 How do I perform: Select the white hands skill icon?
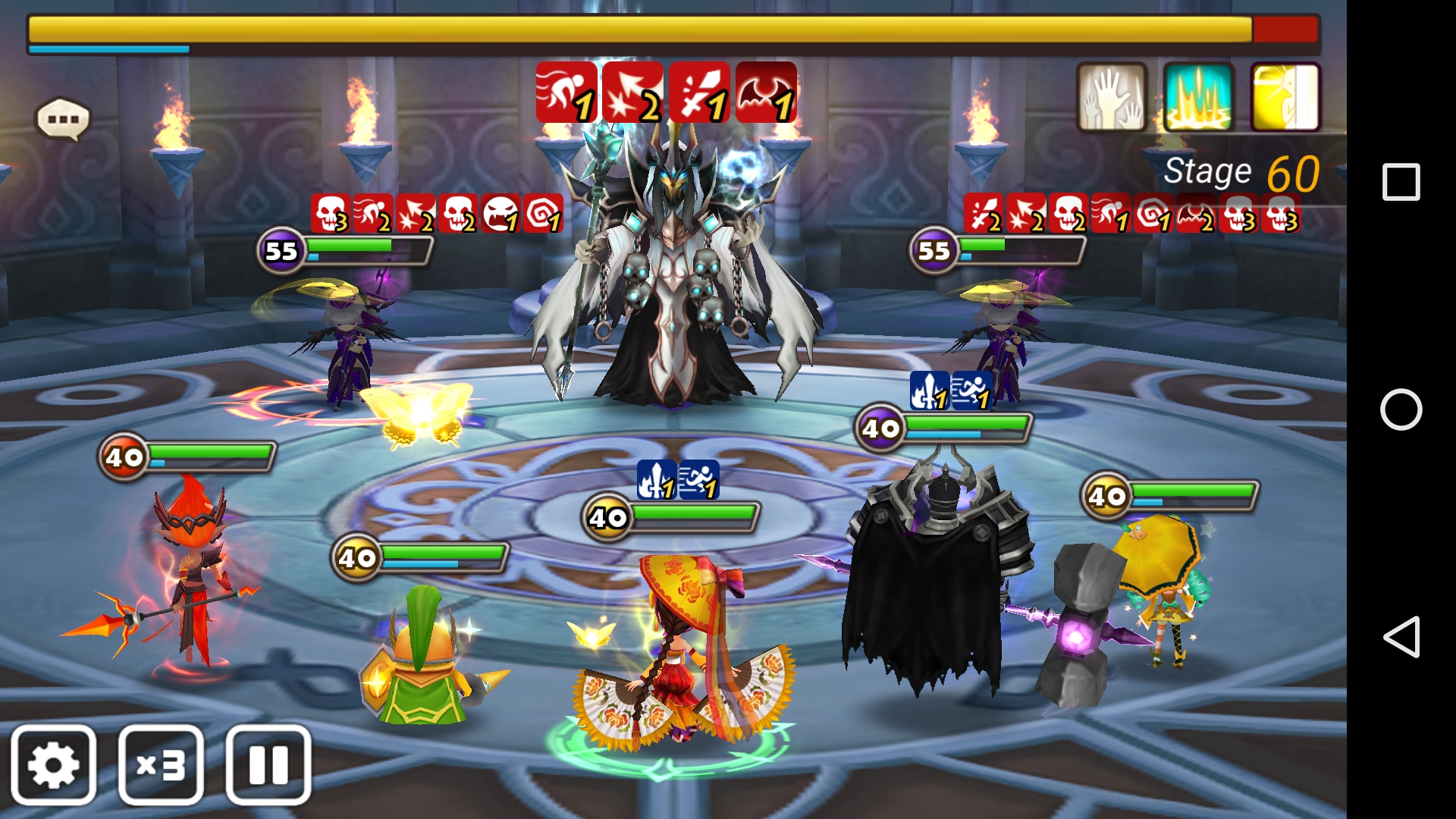[1112, 97]
